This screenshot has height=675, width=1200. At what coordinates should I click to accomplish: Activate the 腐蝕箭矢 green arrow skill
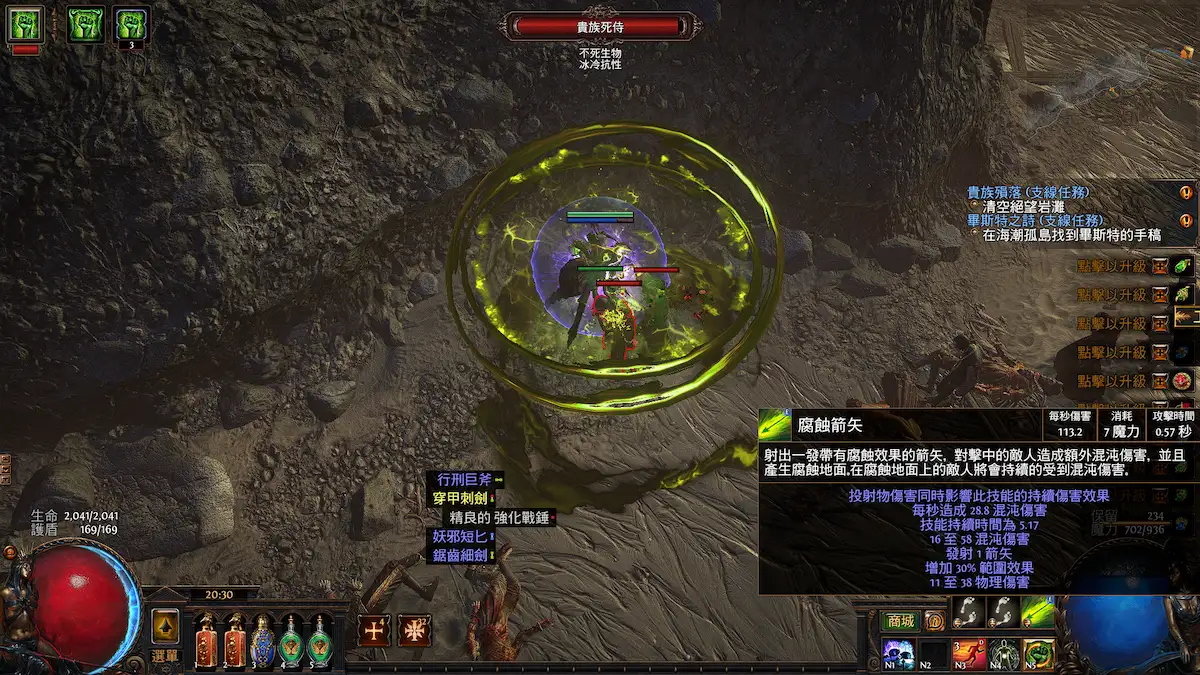point(1037,612)
